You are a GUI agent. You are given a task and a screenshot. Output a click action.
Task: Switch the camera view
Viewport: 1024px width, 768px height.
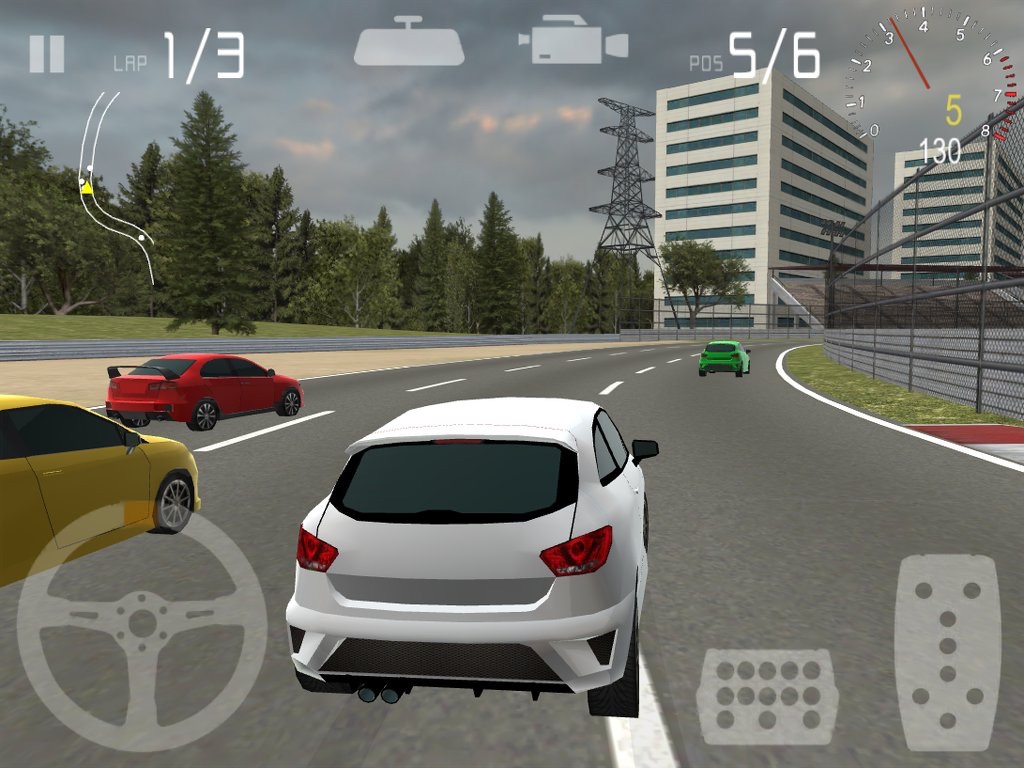573,41
